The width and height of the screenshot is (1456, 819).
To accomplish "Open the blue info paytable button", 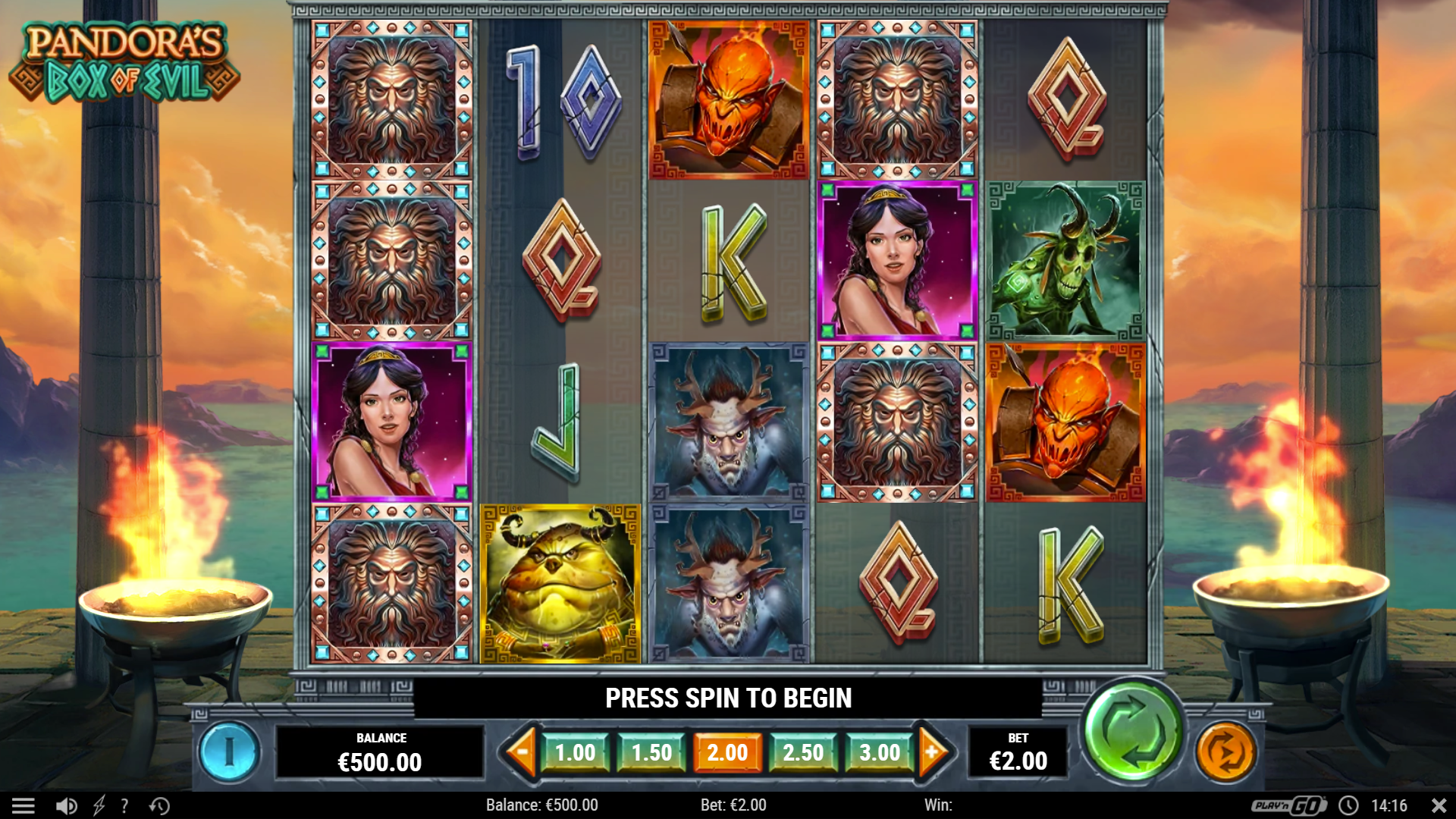I will [229, 752].
